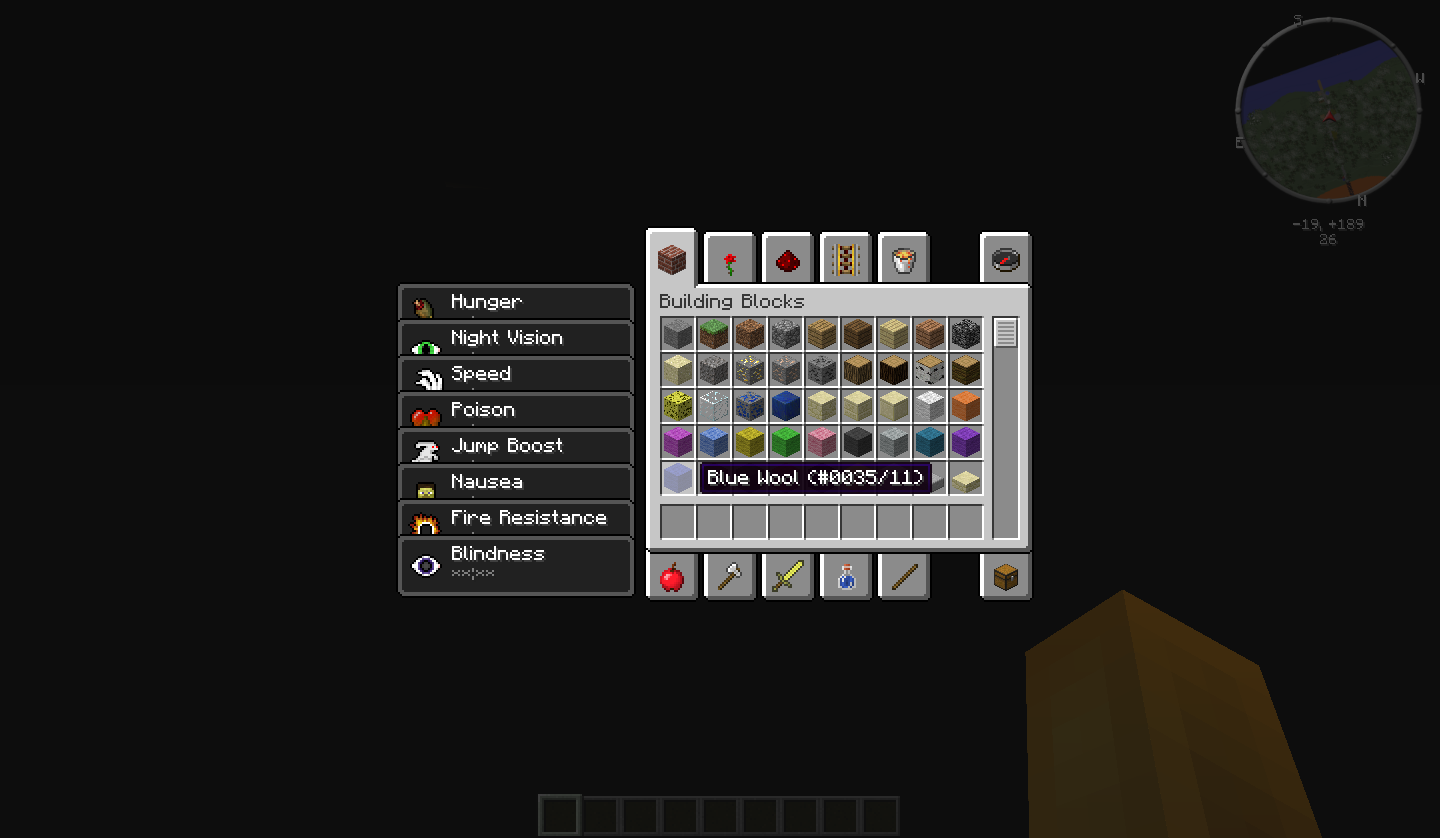Switch to the Building Blocks tab
This screenshot has height=838, width=1440.
pos(671,258)
